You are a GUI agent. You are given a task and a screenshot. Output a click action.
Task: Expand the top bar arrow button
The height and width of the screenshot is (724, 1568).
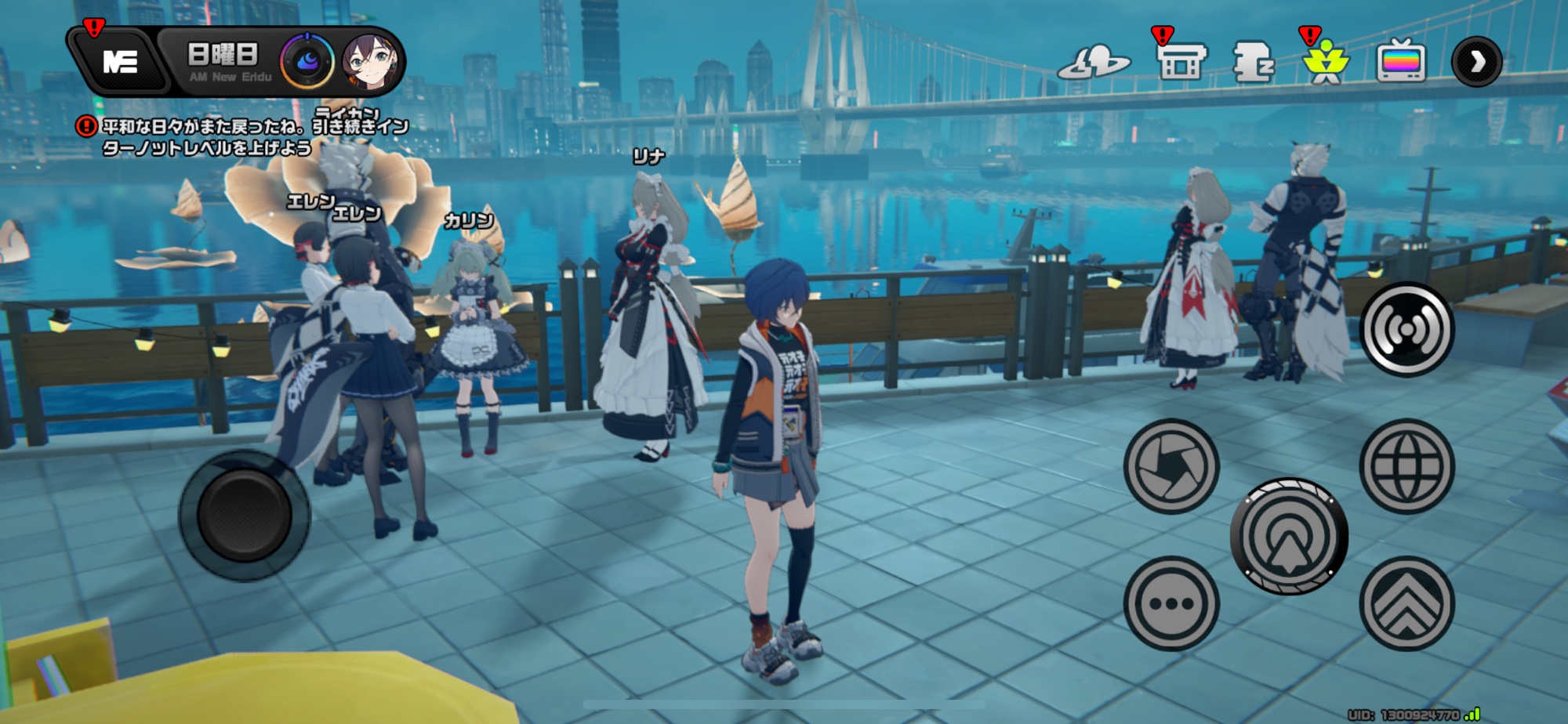point(1476,62)
